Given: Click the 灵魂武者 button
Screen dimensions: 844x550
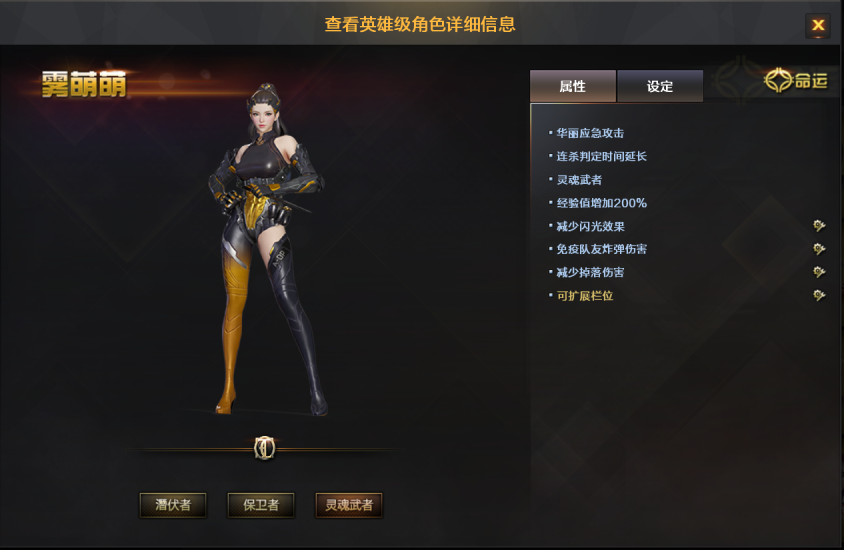Looking at the screenshot, I should click(349, 505).
